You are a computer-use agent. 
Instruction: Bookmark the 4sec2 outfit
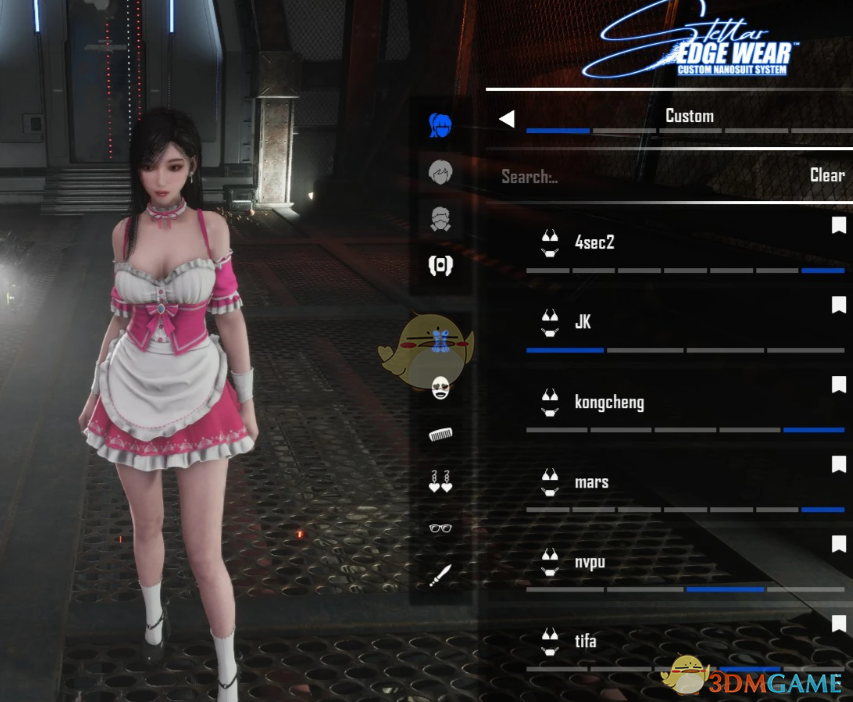point(838,226)
